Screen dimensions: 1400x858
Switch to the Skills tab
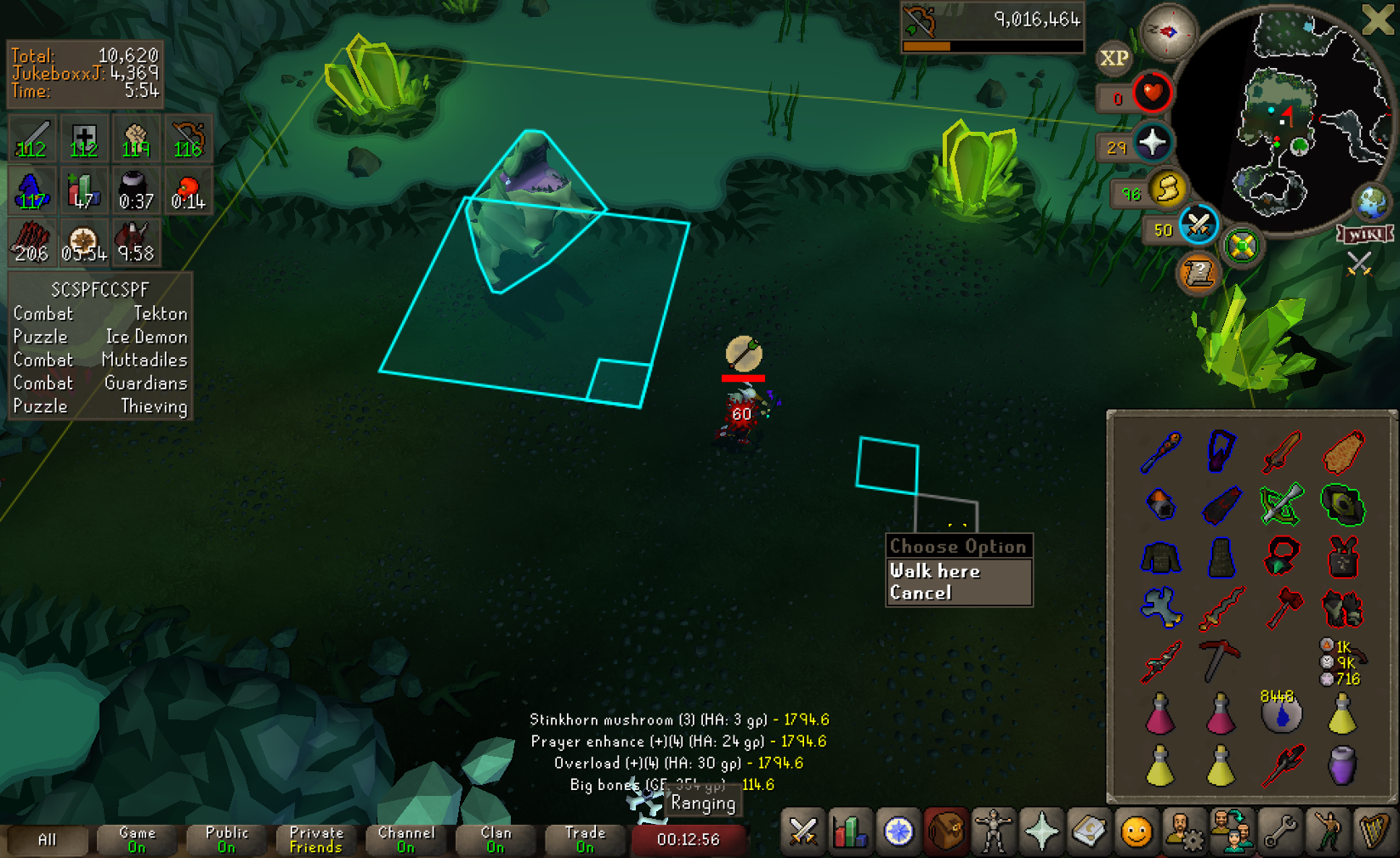(x=850, y=832)
